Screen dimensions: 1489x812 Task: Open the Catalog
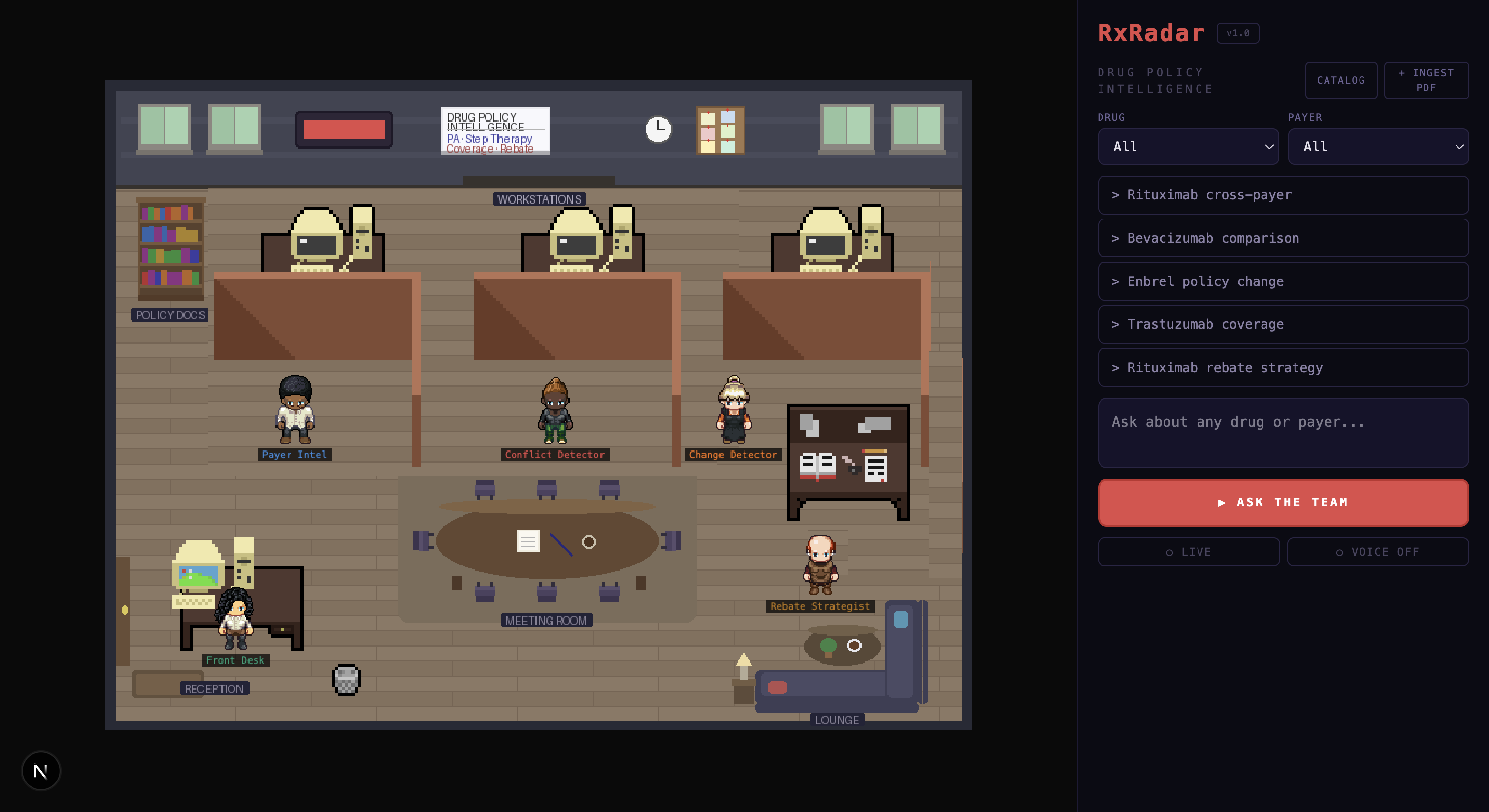pyautogui.click(x=1340, y=80)
